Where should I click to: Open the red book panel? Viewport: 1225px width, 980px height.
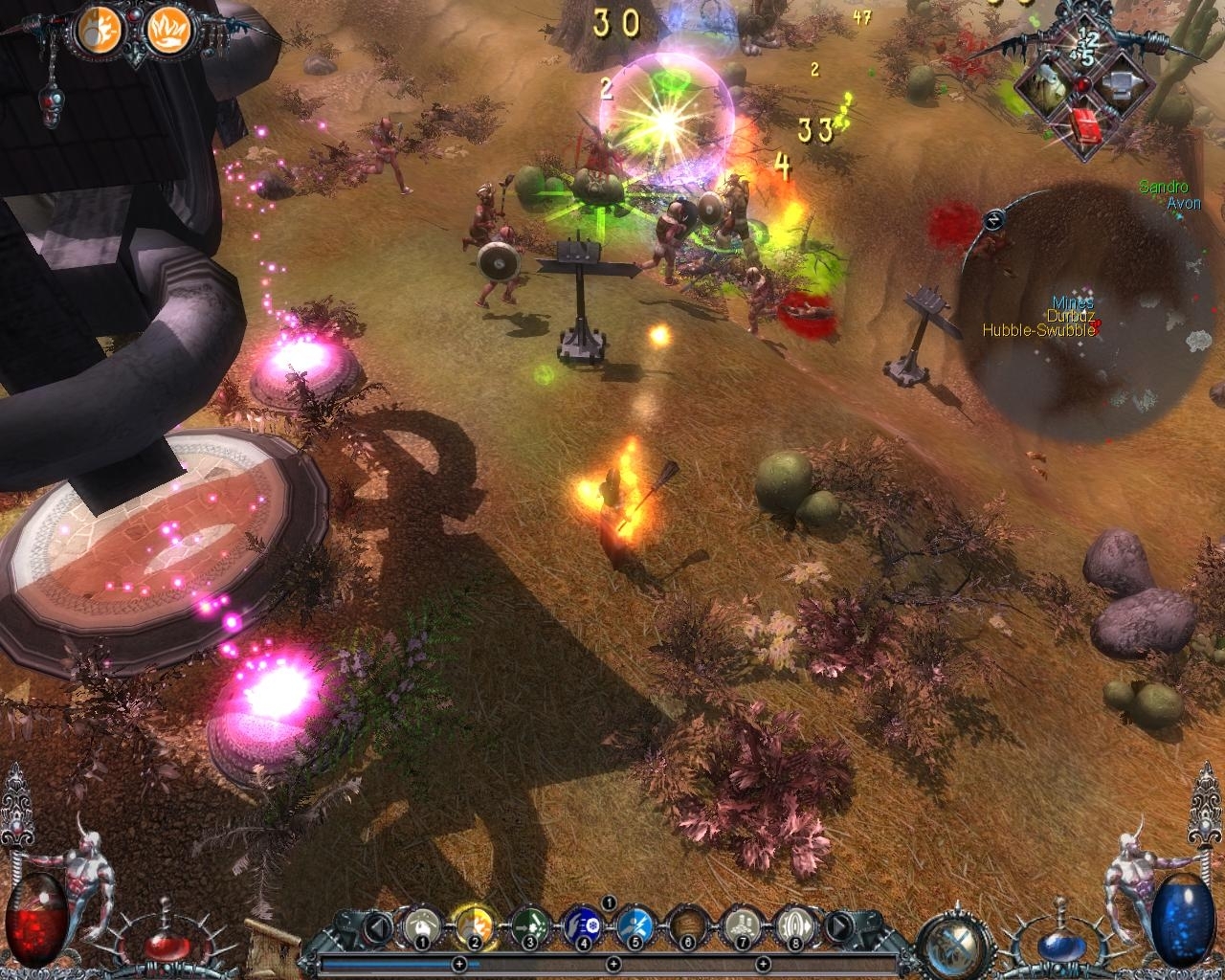pos(1085,127)
